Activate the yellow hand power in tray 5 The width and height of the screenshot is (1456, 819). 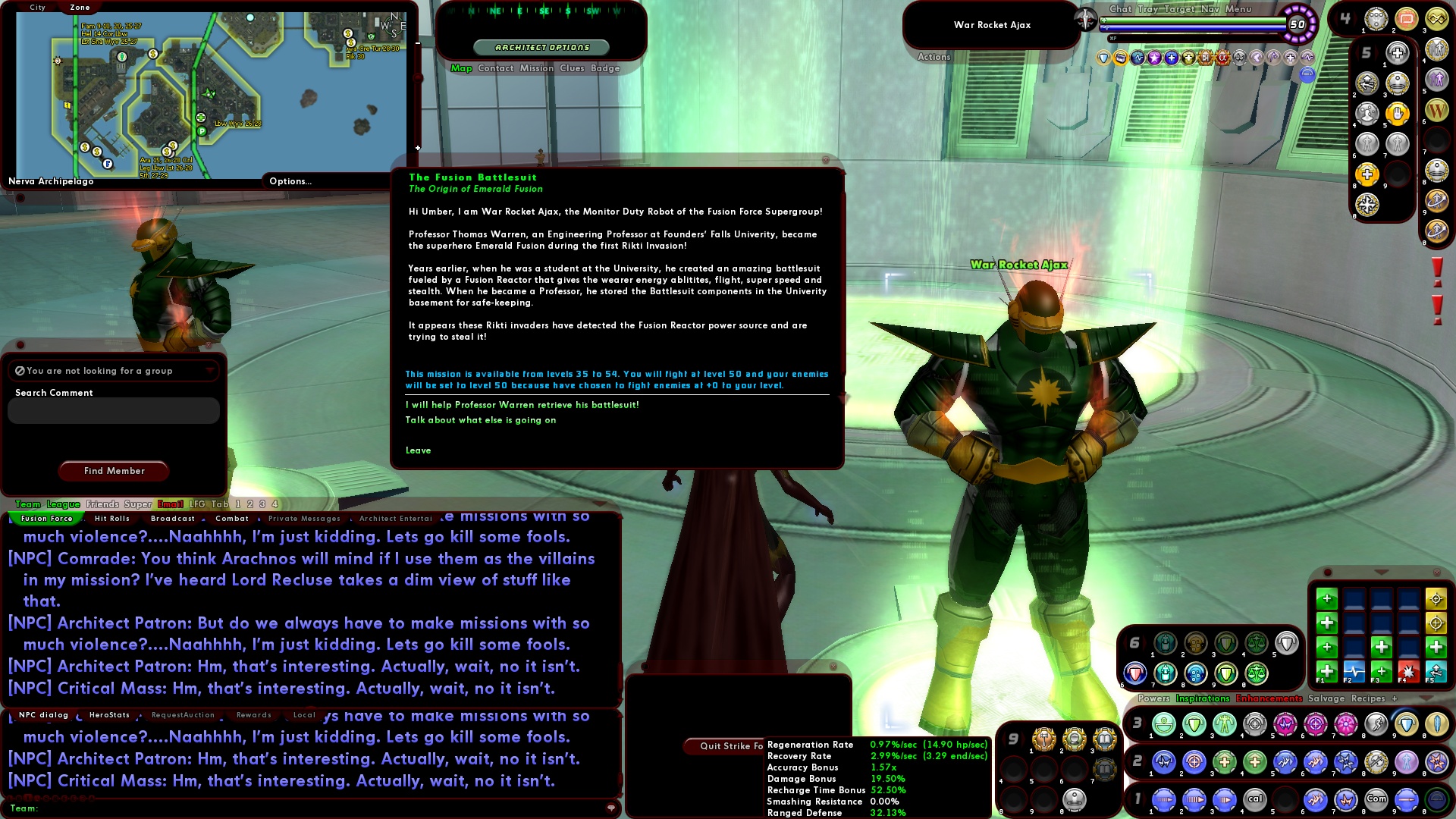click(x=1397, y=115)
